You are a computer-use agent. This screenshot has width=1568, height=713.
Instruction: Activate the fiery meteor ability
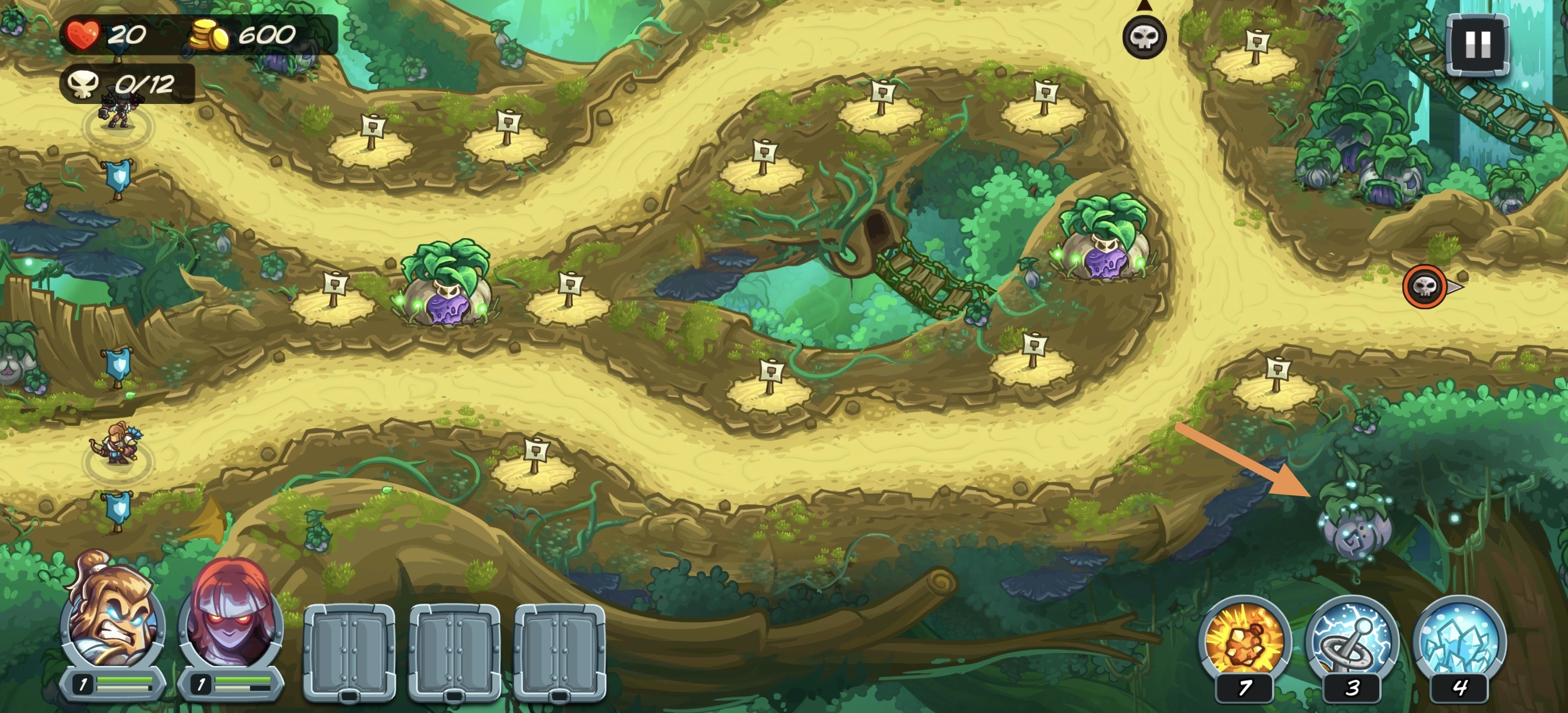(1244, 640)
